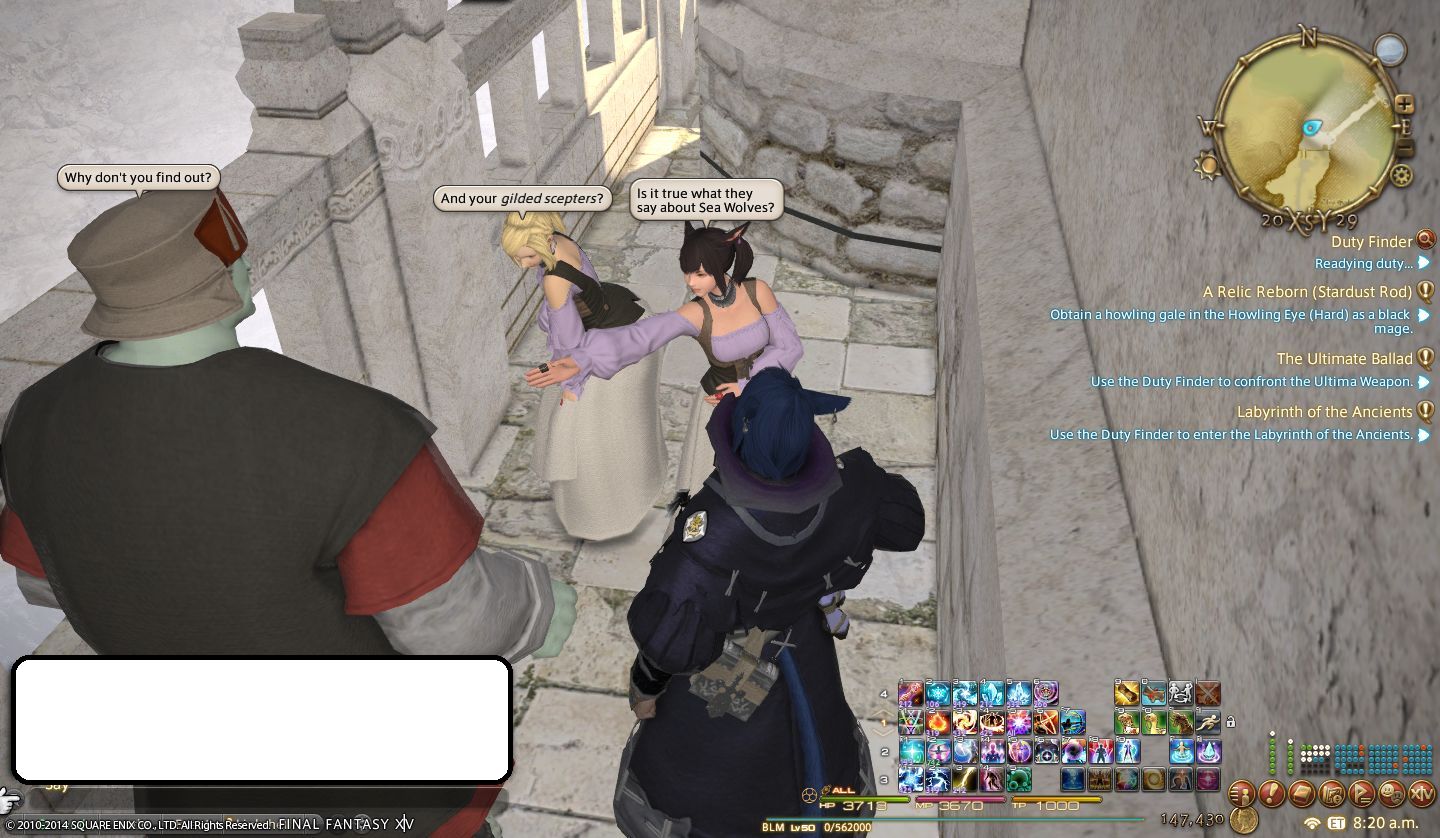This screenshot has height=838, width=1440.
Task: Click the minimap zoom-in plus button
Action: point(1405,104)
